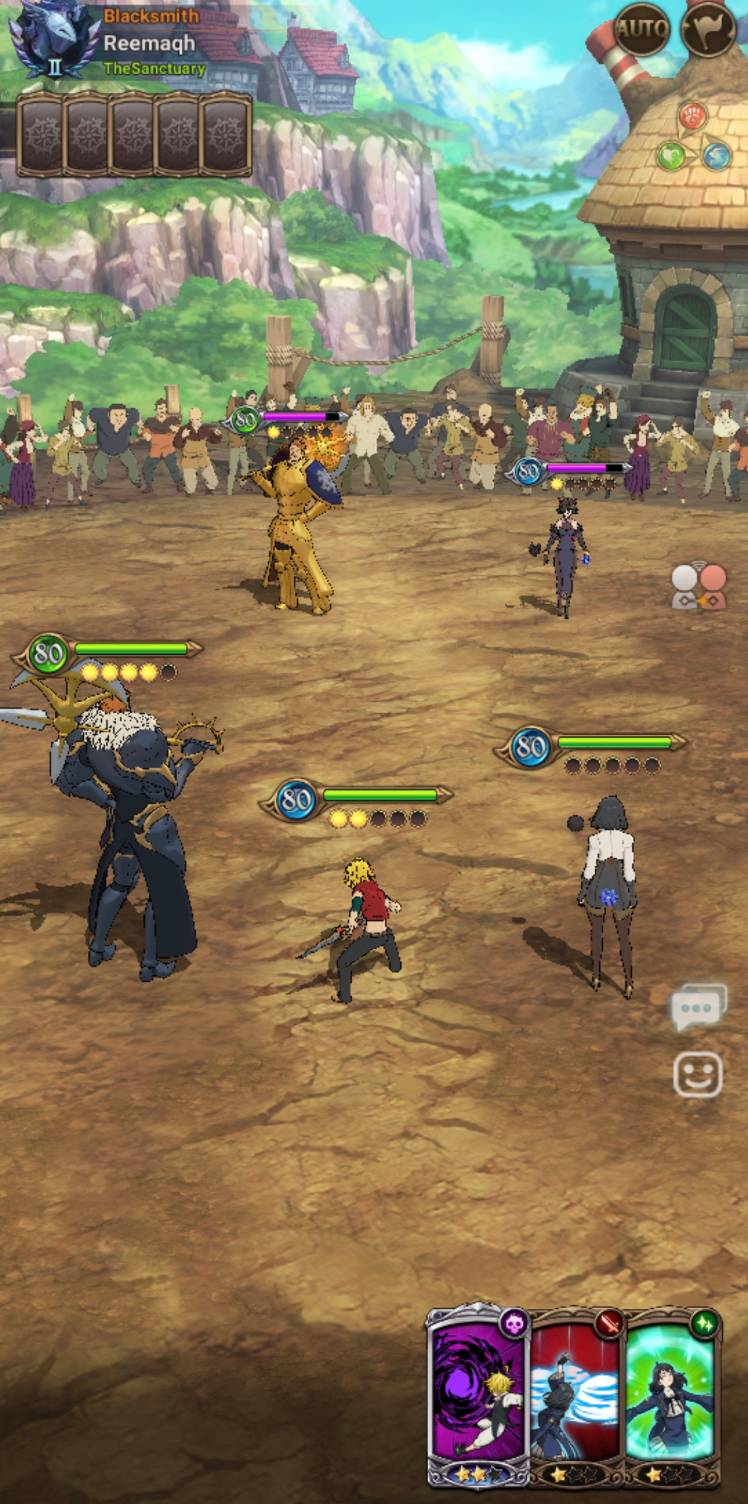Tap the two-player friends icon
Image resolution: width=748 pixels, height=1504 pixels.
pos(698,585)
